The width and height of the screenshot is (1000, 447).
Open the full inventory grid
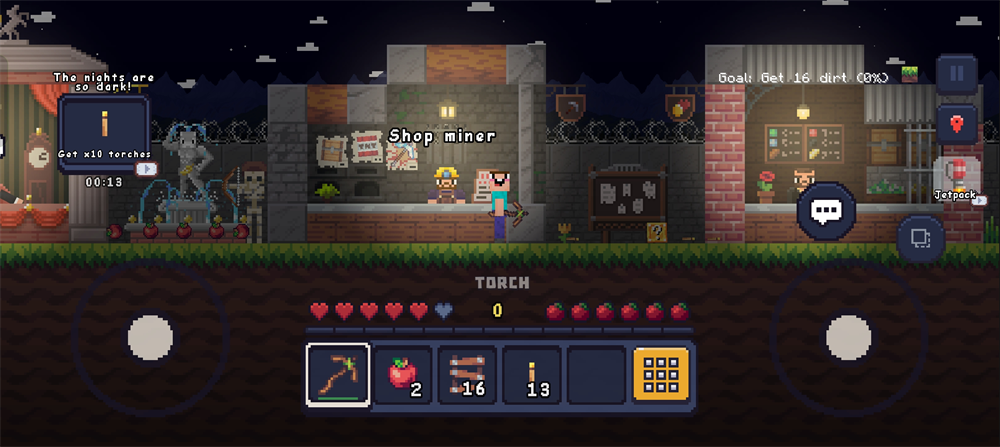click(661, 375)
